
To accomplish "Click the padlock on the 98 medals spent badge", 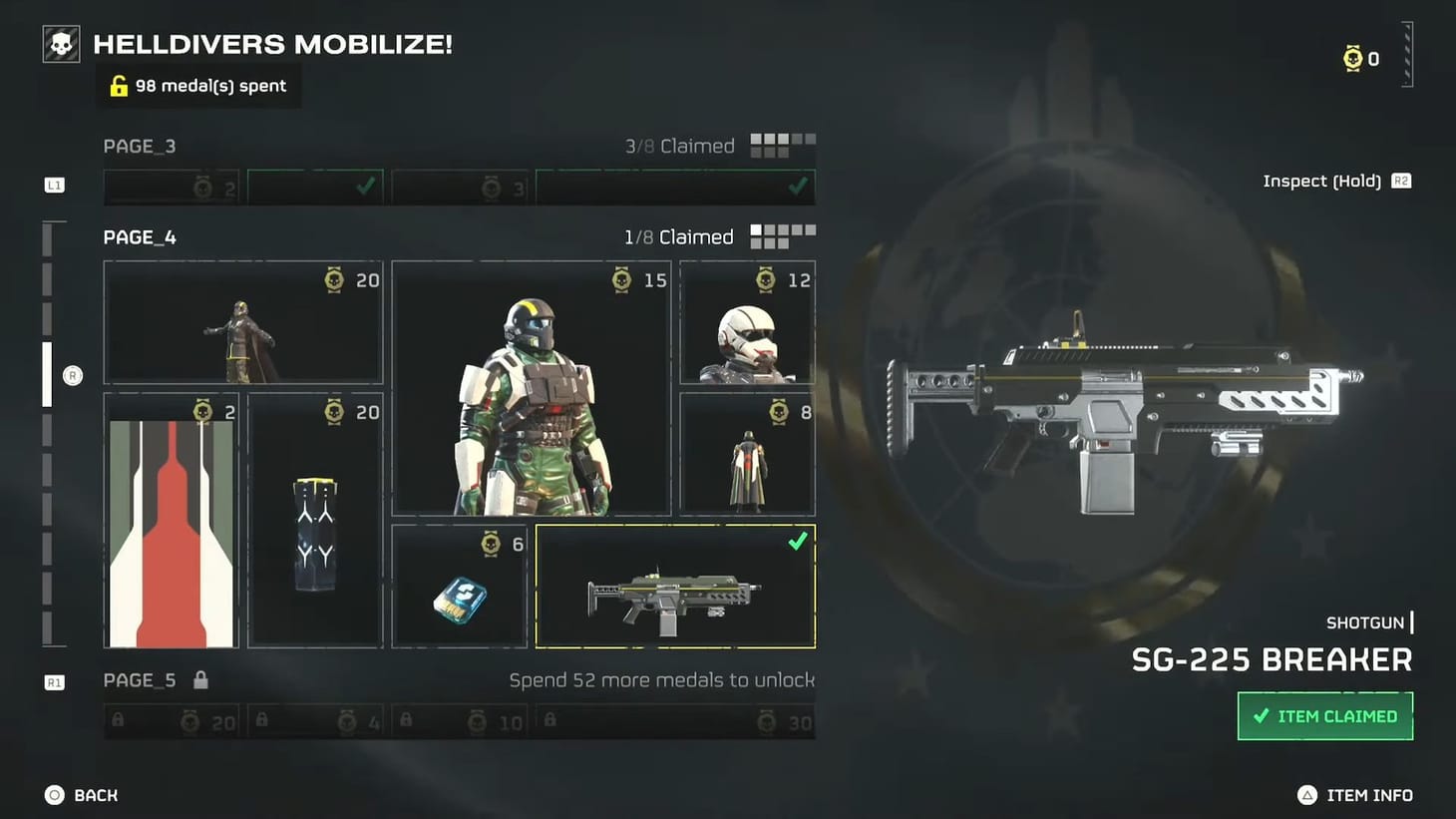I will pos(120,85).
